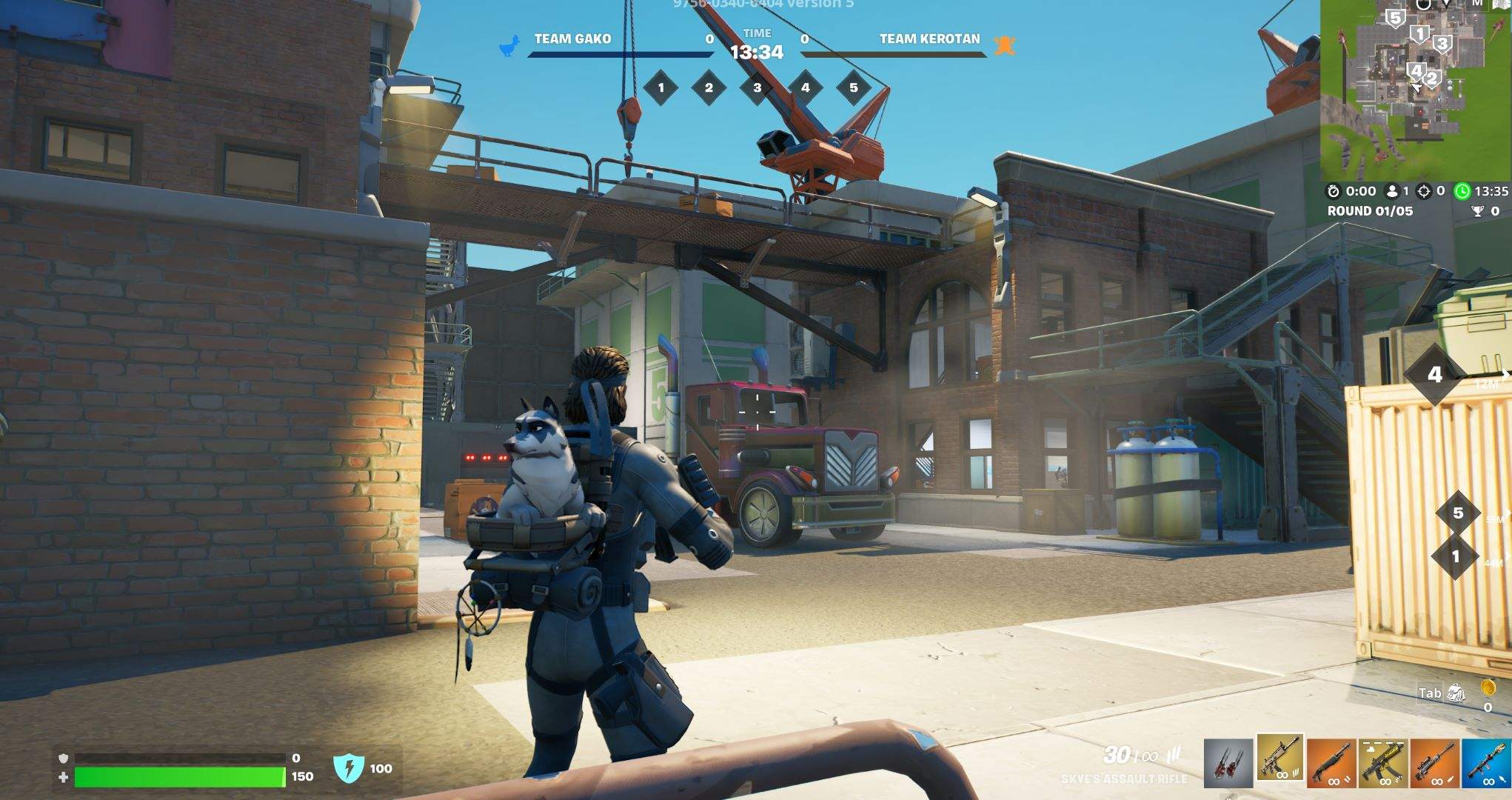Click round marker 1 under the scoreboard

point(661,89)
